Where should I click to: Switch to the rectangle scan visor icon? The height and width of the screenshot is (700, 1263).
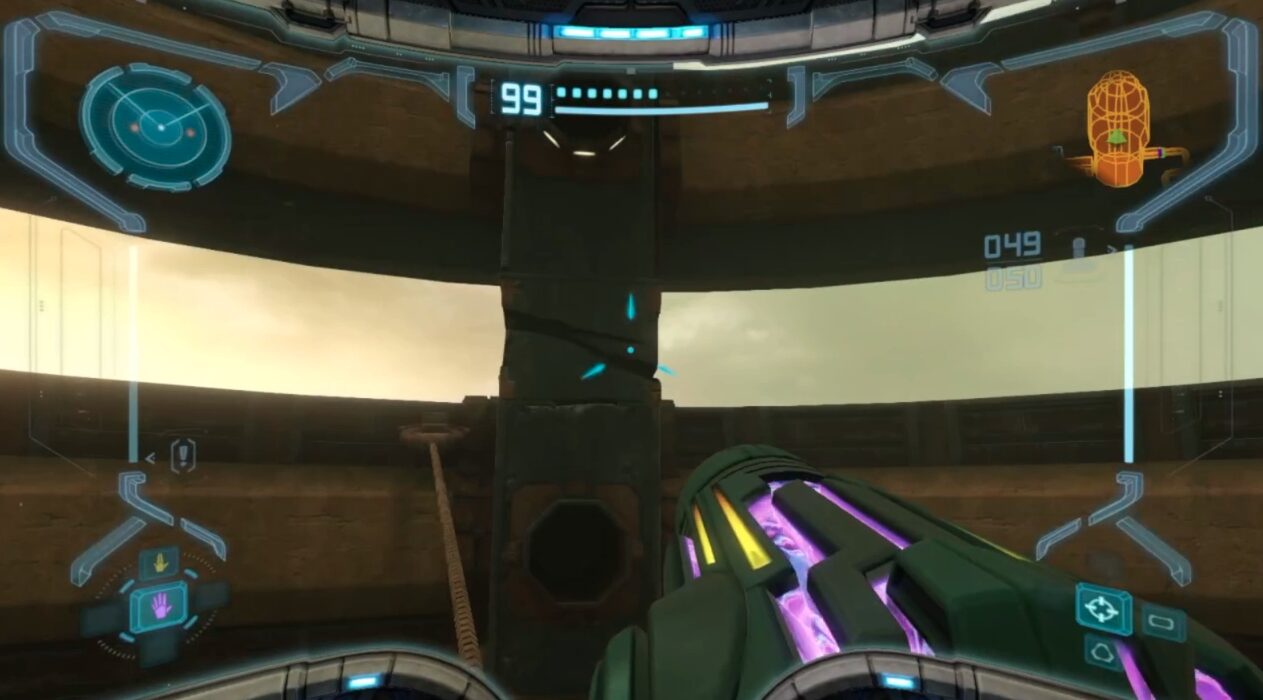(1163, 623)
